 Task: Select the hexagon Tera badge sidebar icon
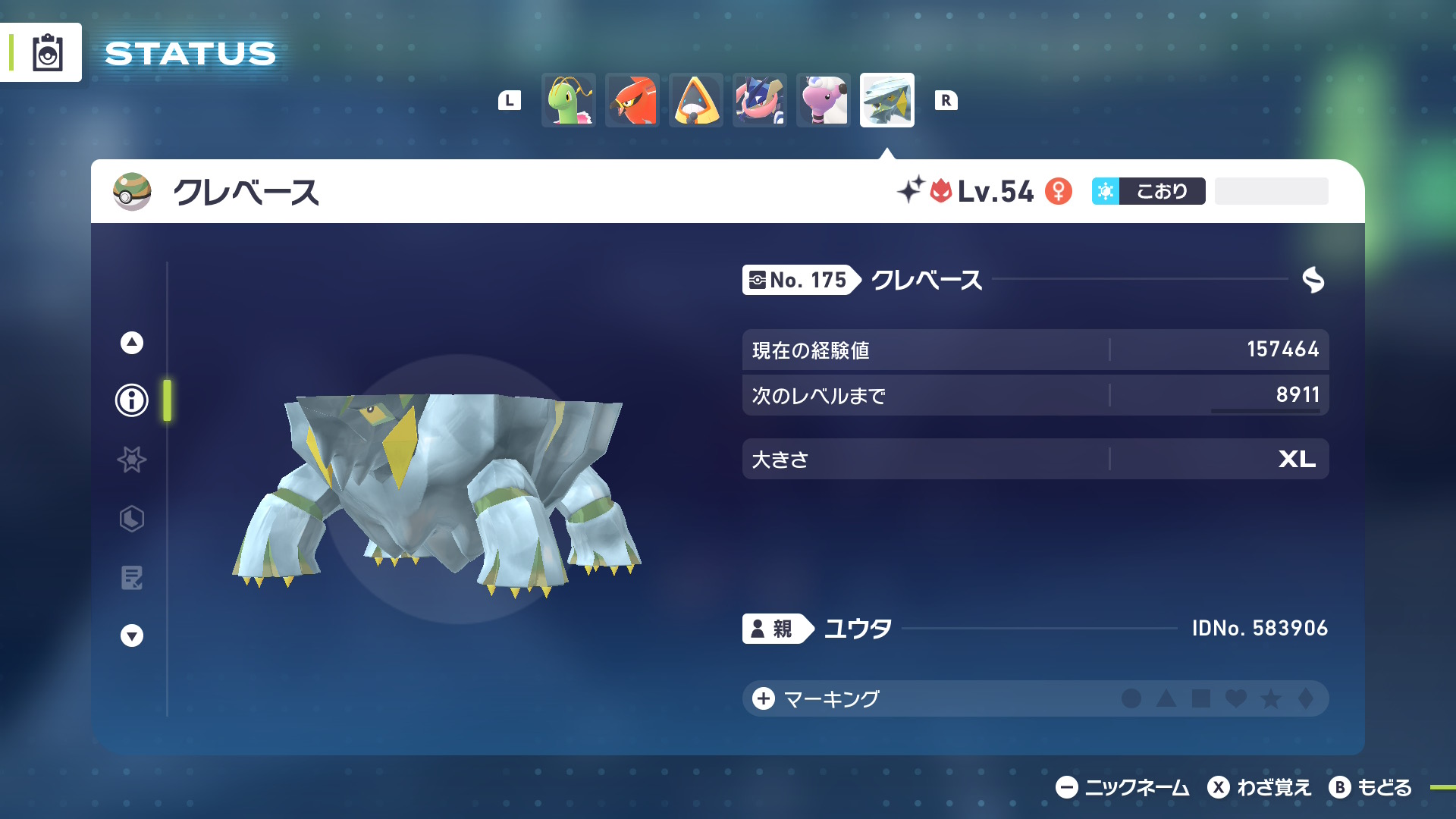(131, 519)
